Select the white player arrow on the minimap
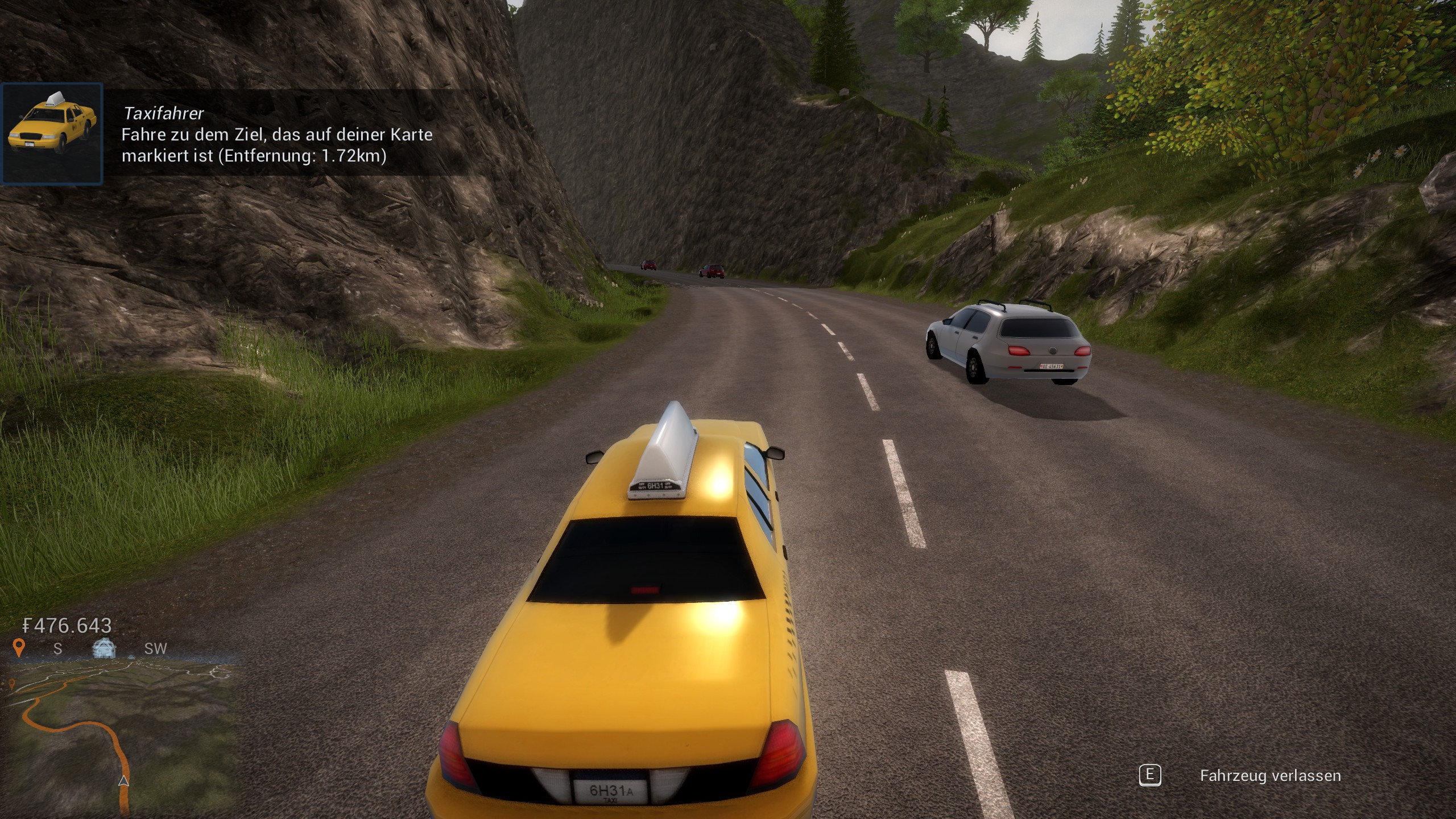Screen dimensions: 1456x819 click(123, 781)
